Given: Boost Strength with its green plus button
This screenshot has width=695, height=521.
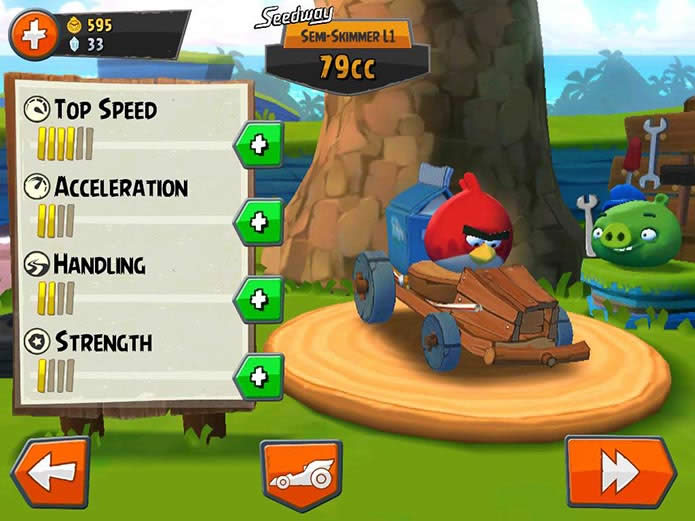Looking at the screenshot, I should click(258, 376).
